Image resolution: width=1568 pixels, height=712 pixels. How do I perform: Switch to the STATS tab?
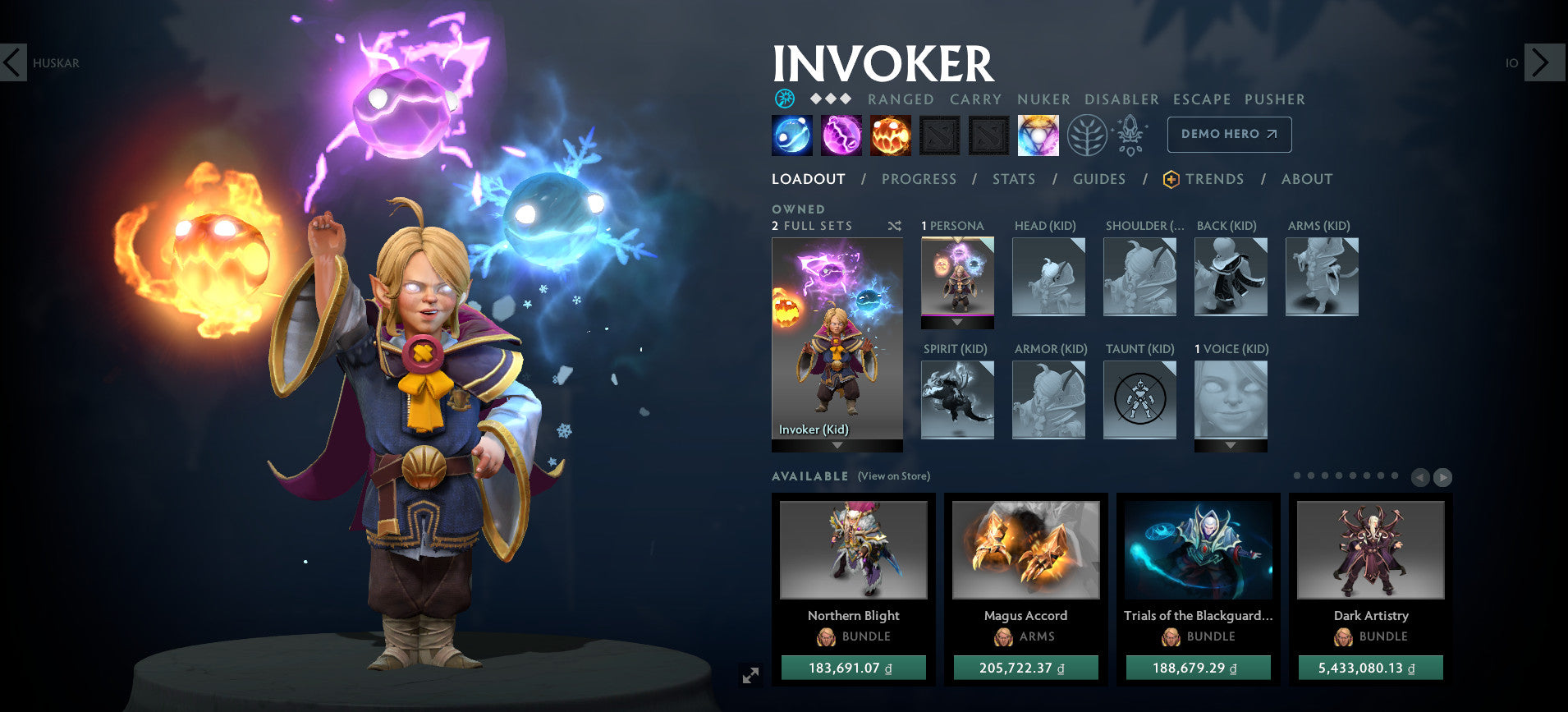[1014, 179]
